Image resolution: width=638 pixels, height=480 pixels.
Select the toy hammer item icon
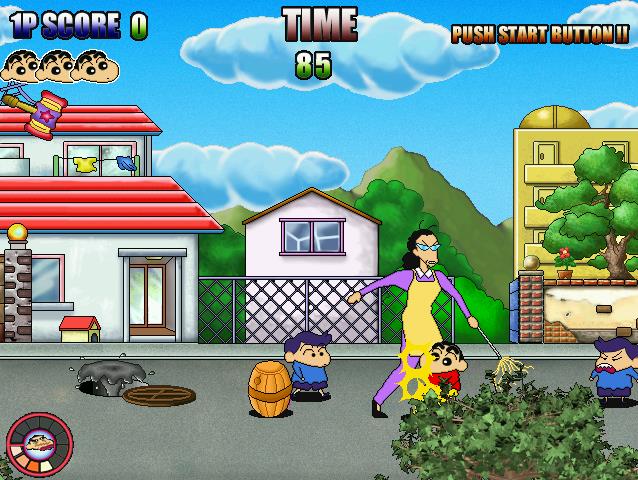point(40,110)
